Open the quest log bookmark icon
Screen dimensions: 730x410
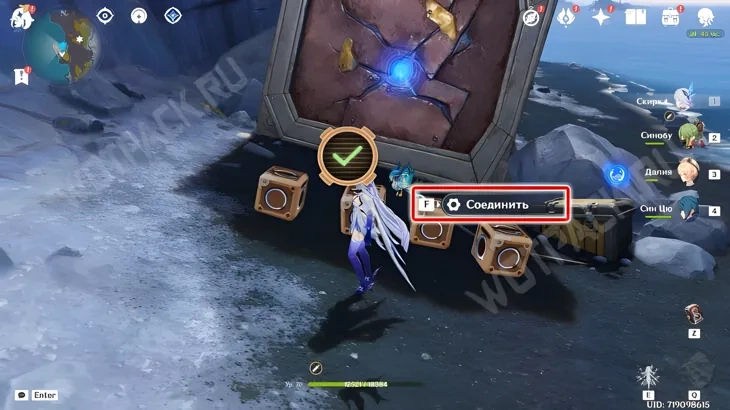[x=21, y=76]
